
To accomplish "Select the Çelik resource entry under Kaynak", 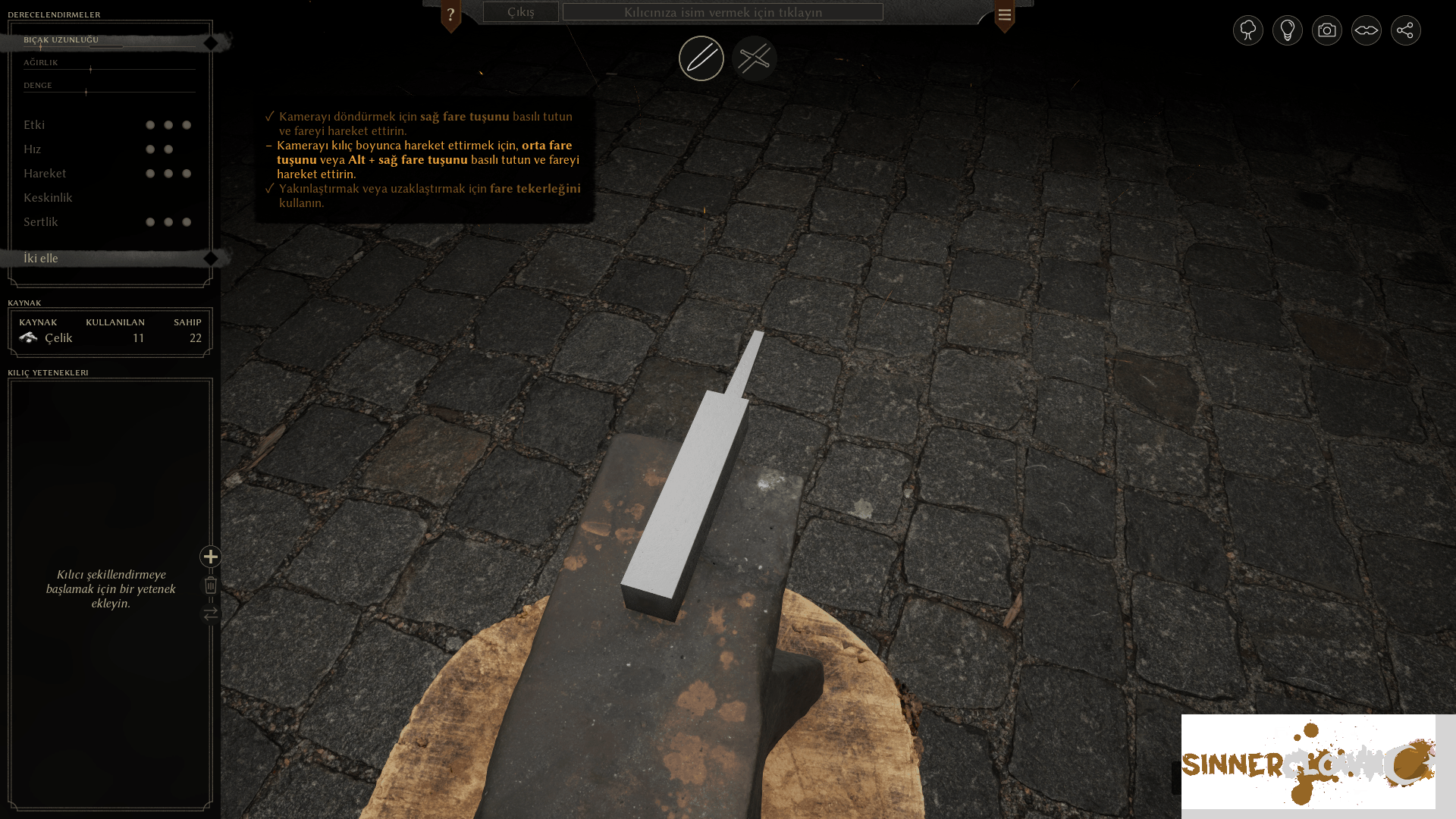I will [58, 337].
